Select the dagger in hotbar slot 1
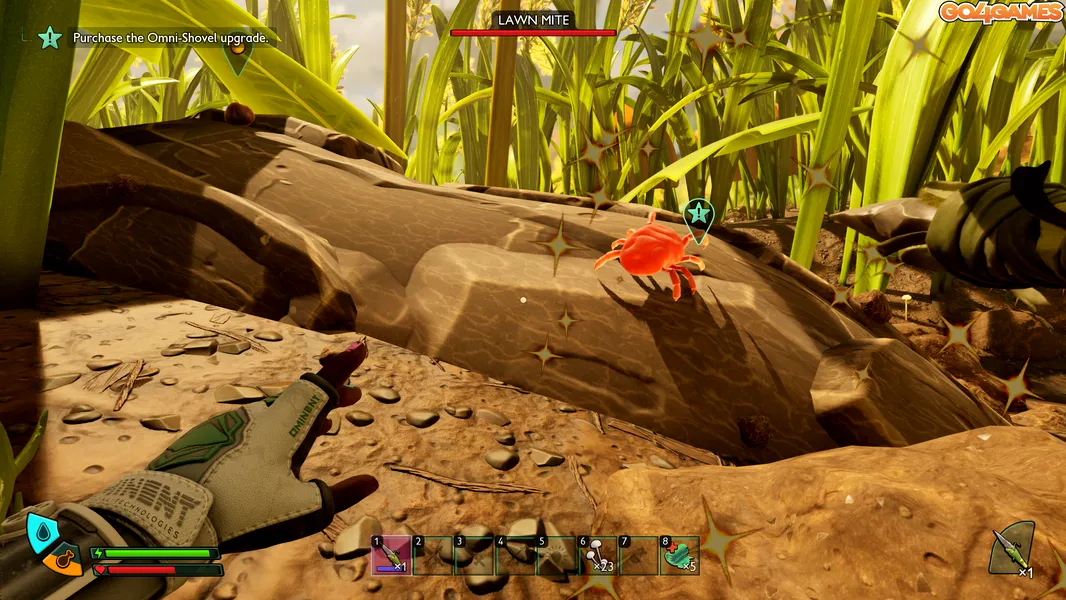The width and height of the screenshot is (1066, 600). click(x=391, y=555)
